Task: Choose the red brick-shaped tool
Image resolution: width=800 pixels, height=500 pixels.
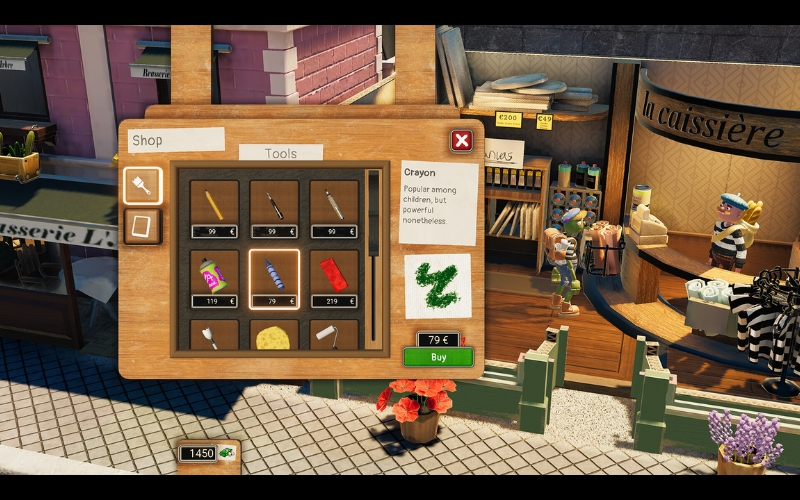Action: [334, 273]
